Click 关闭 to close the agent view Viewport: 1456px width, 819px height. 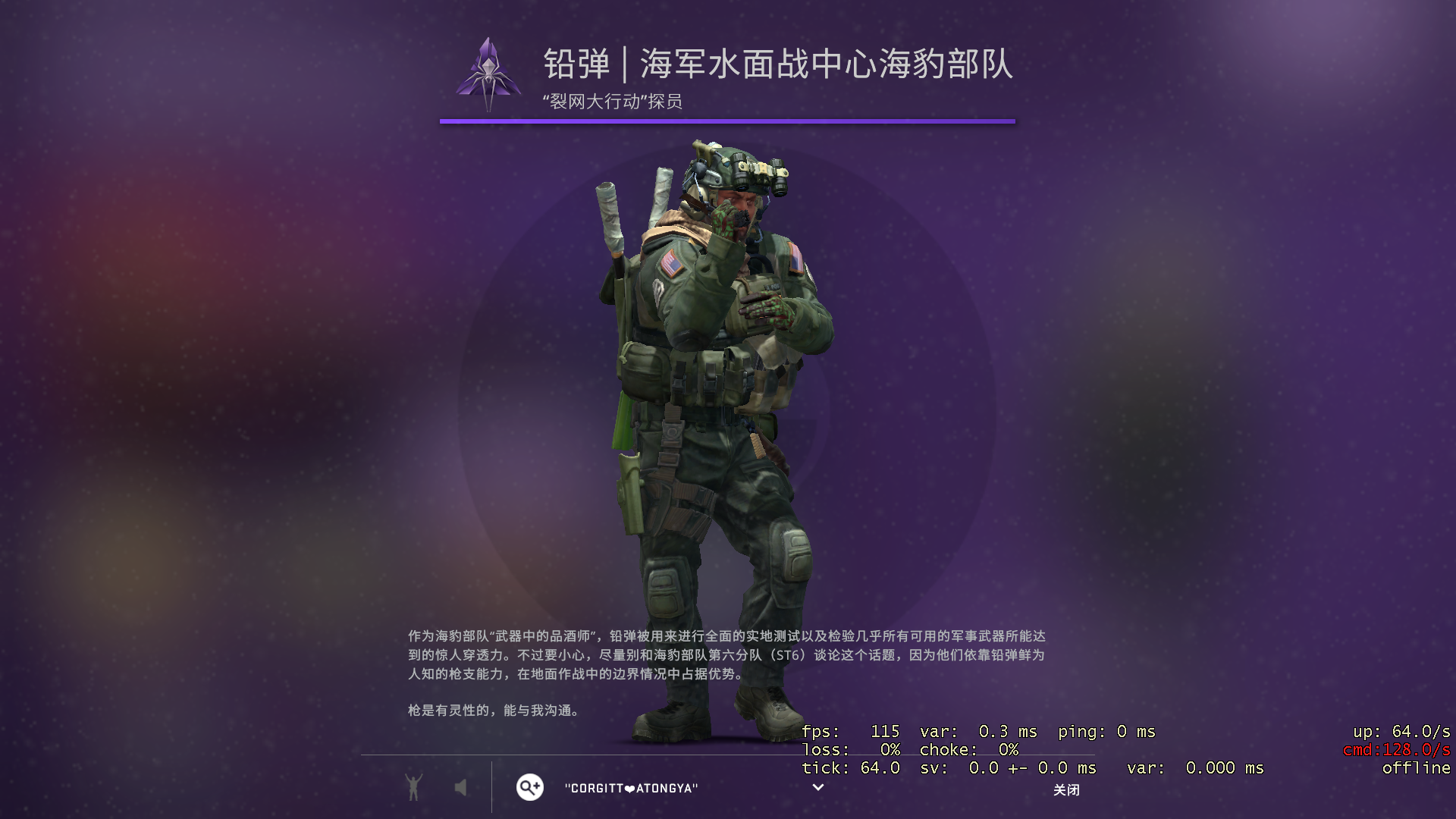coord(1066,789)
